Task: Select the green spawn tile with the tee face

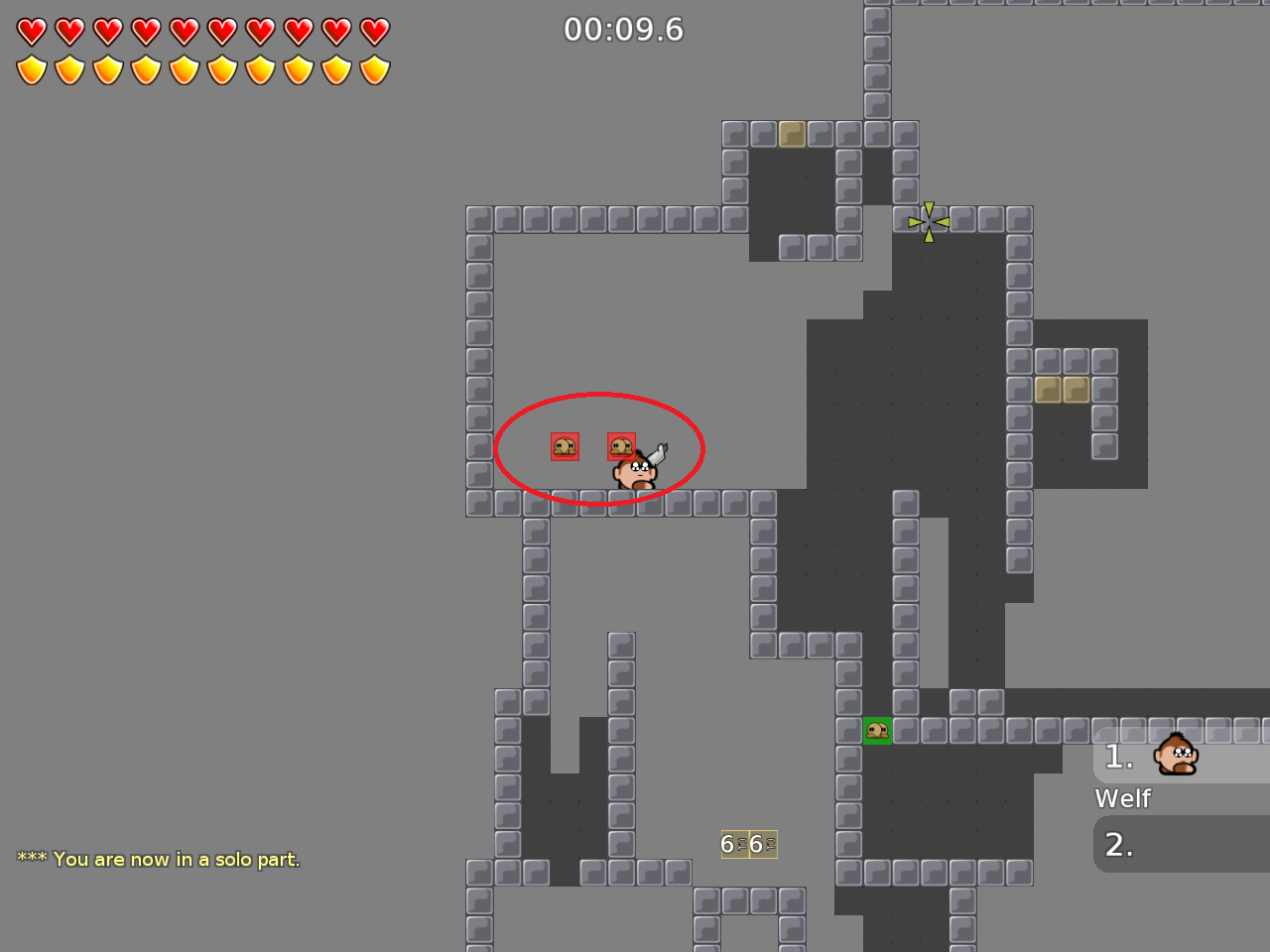Action: tap(878, 731)
